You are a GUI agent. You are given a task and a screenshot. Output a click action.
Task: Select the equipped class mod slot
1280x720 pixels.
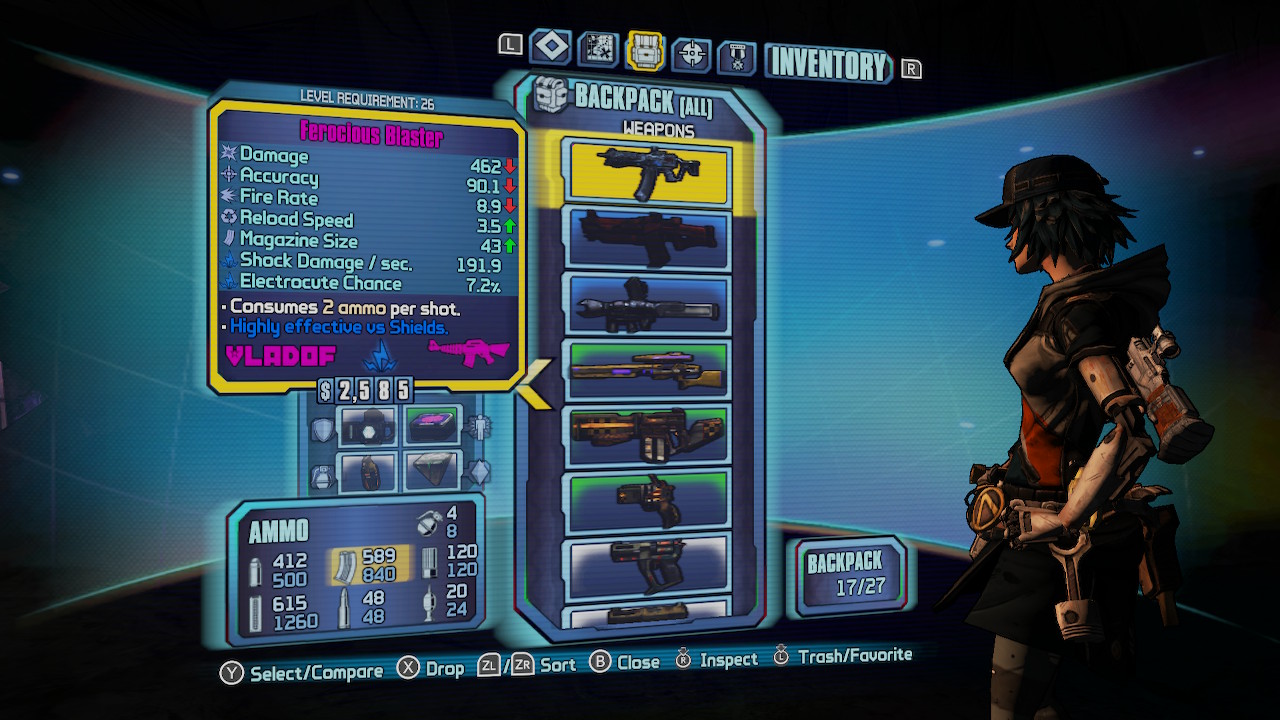tap(433, 428)
